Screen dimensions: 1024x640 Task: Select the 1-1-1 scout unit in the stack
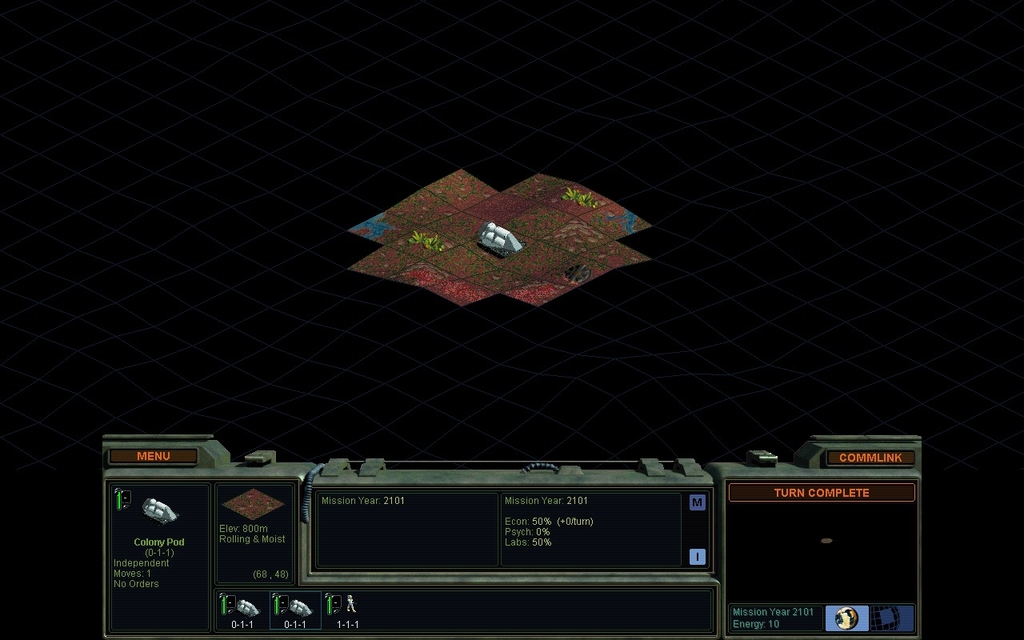tap(347, 608)
